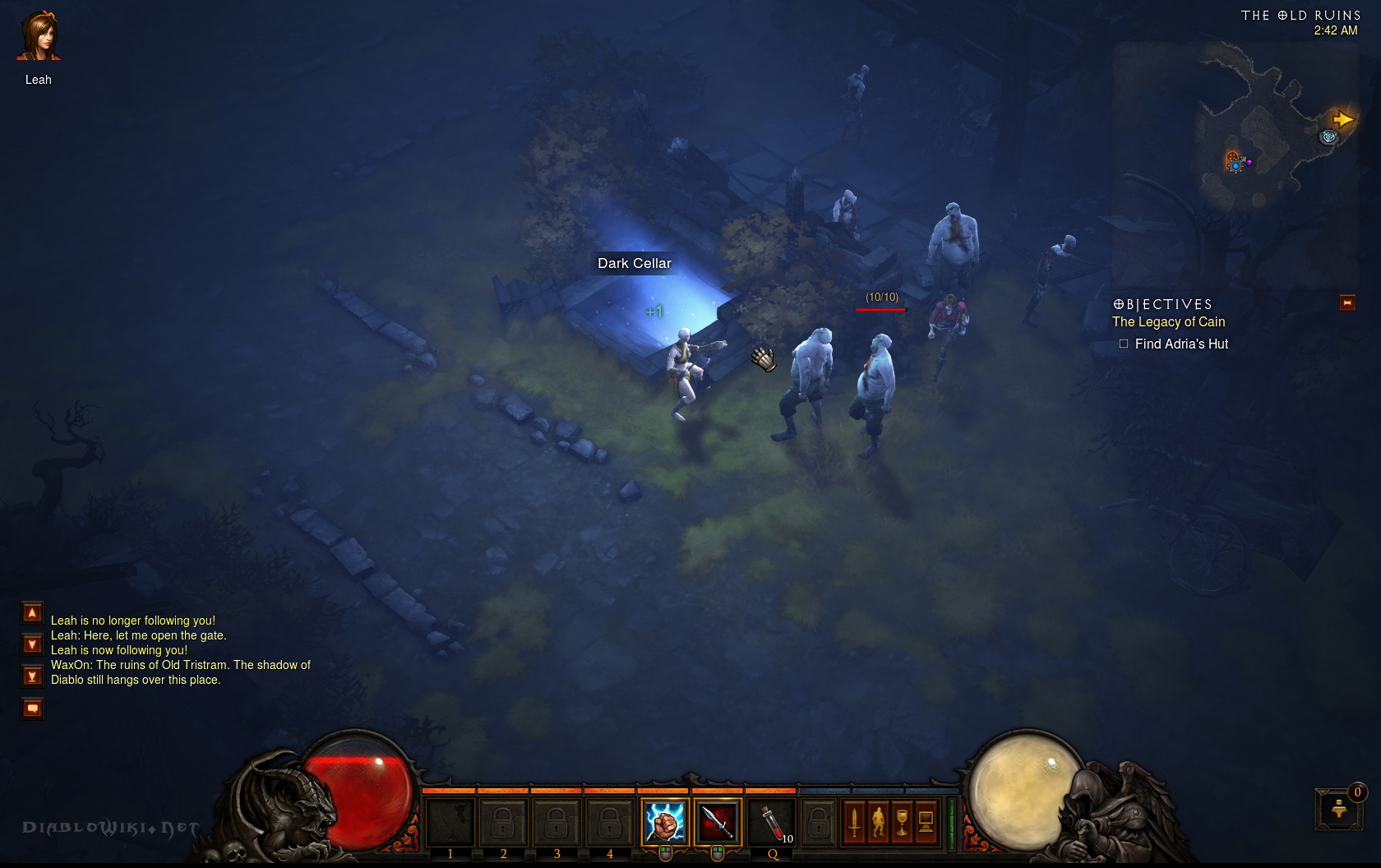Screen dimensions: 1381x868
Task: Select Leah's follower portrait
Action: [x=39, y=37]
